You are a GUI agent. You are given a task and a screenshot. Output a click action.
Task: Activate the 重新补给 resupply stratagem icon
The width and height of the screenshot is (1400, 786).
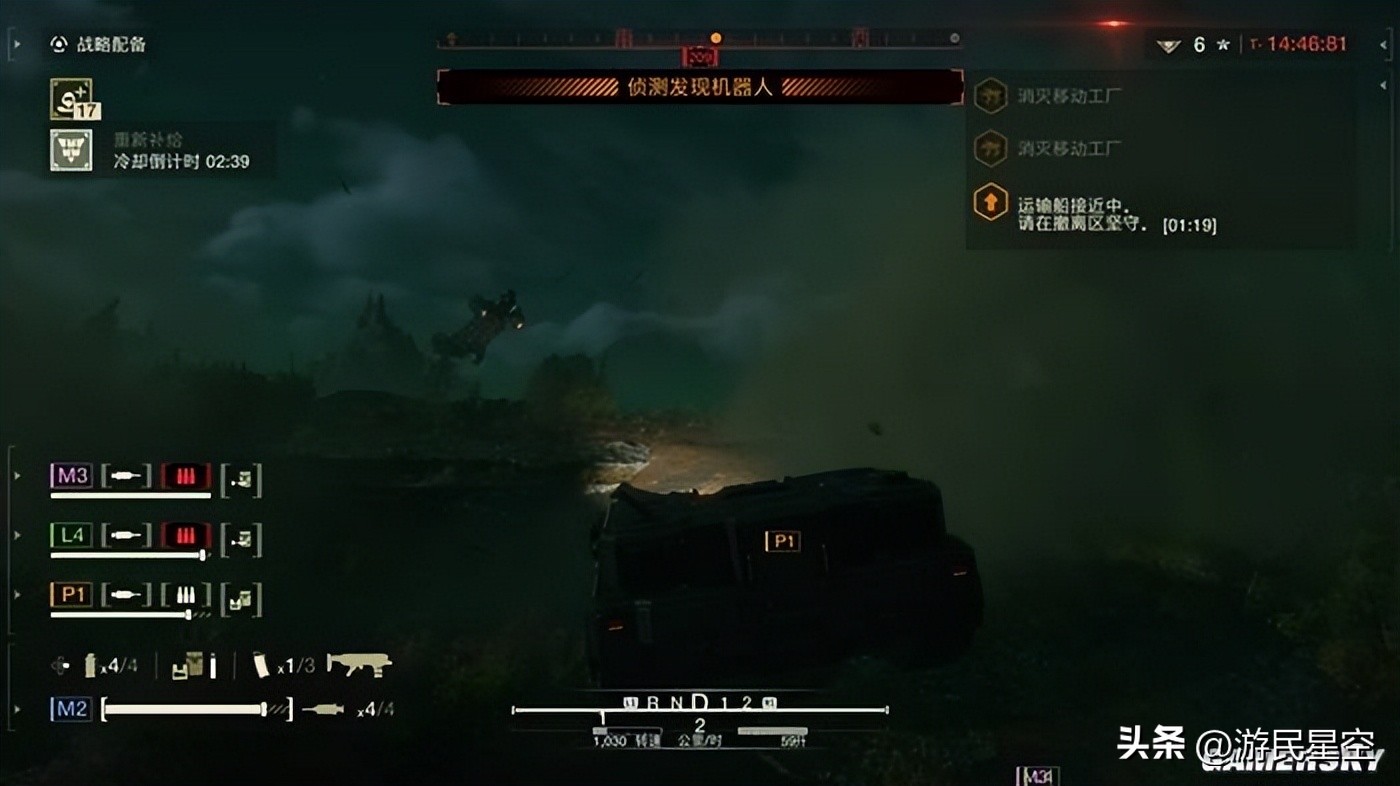[71, 150]
